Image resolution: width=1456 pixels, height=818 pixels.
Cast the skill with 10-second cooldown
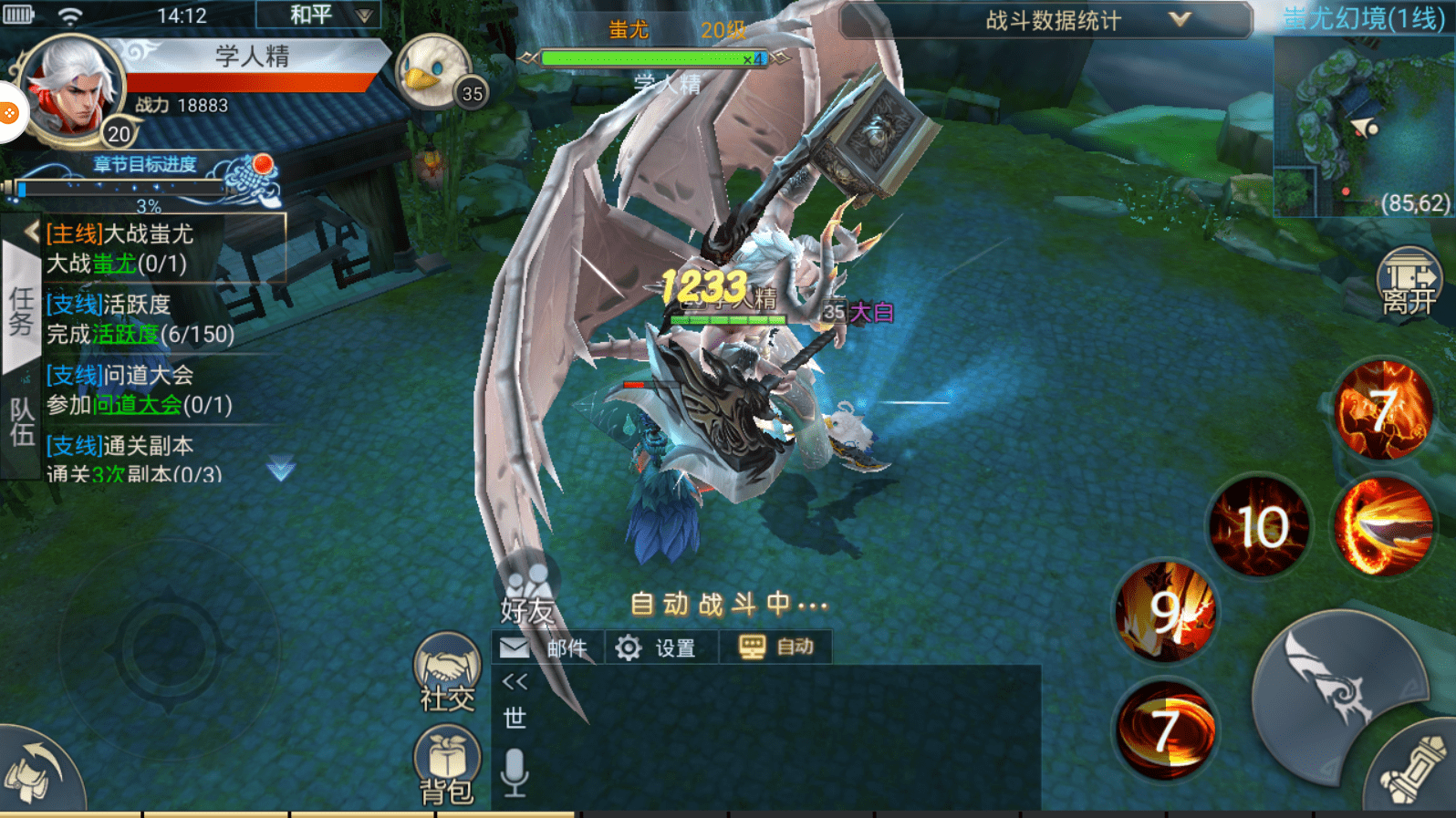pyautogui.click(x=1258, y=525)
